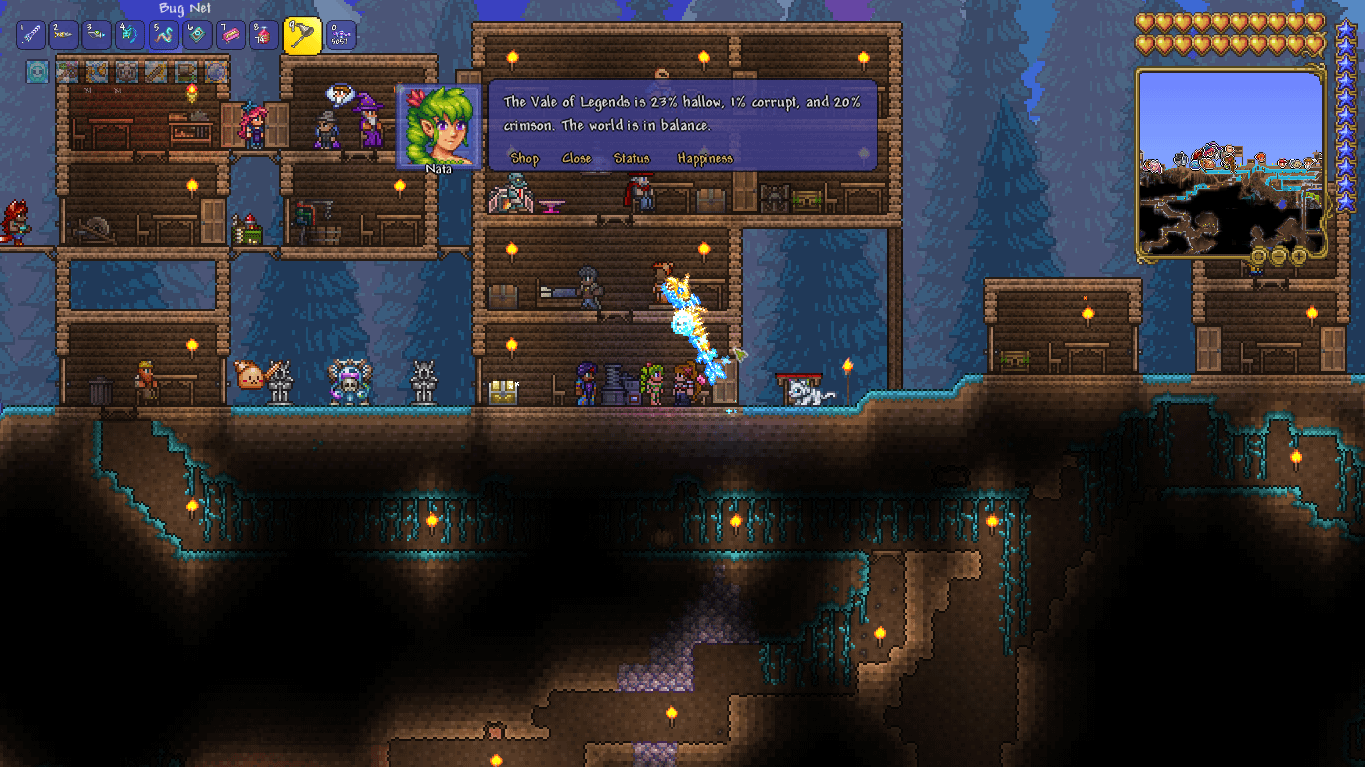Select hotbar slot 8 with red potion stack
1365x767 pixels.
[265, 36]
